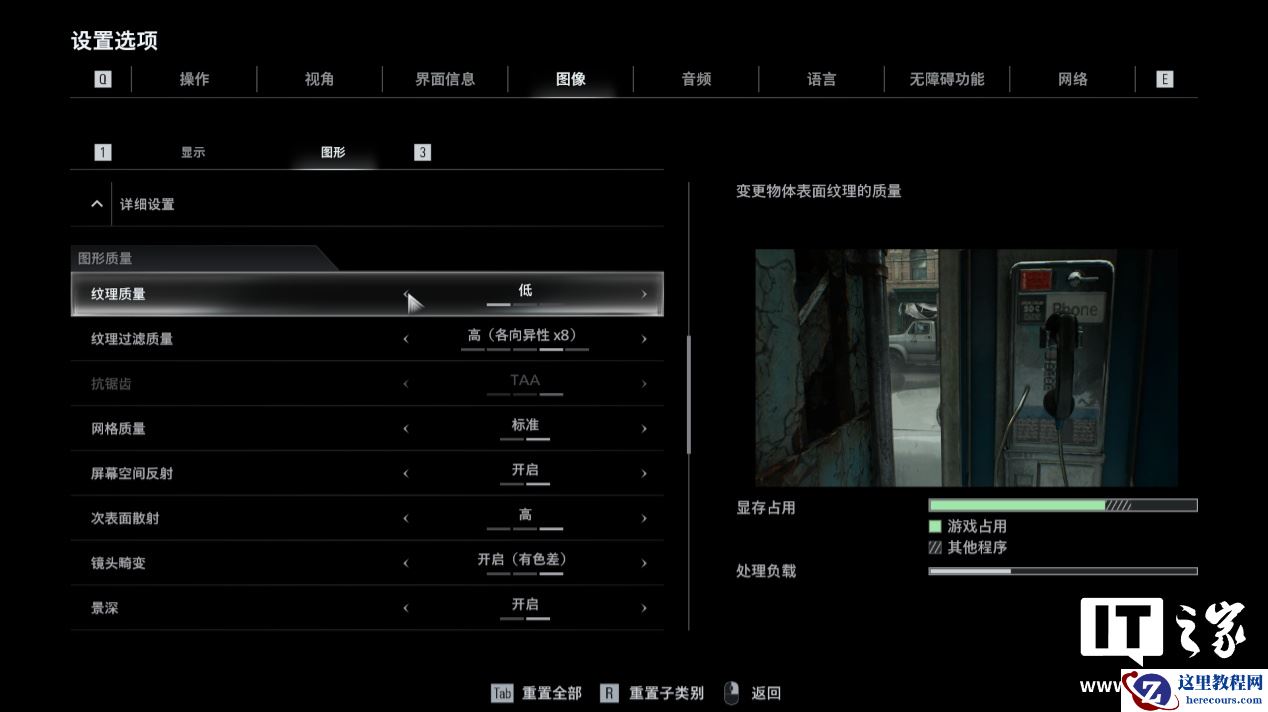This screenshot has height=712, width=1268.
Task: Open the 视角 tab
Action: pyautogui.click(x=319, y=79)
